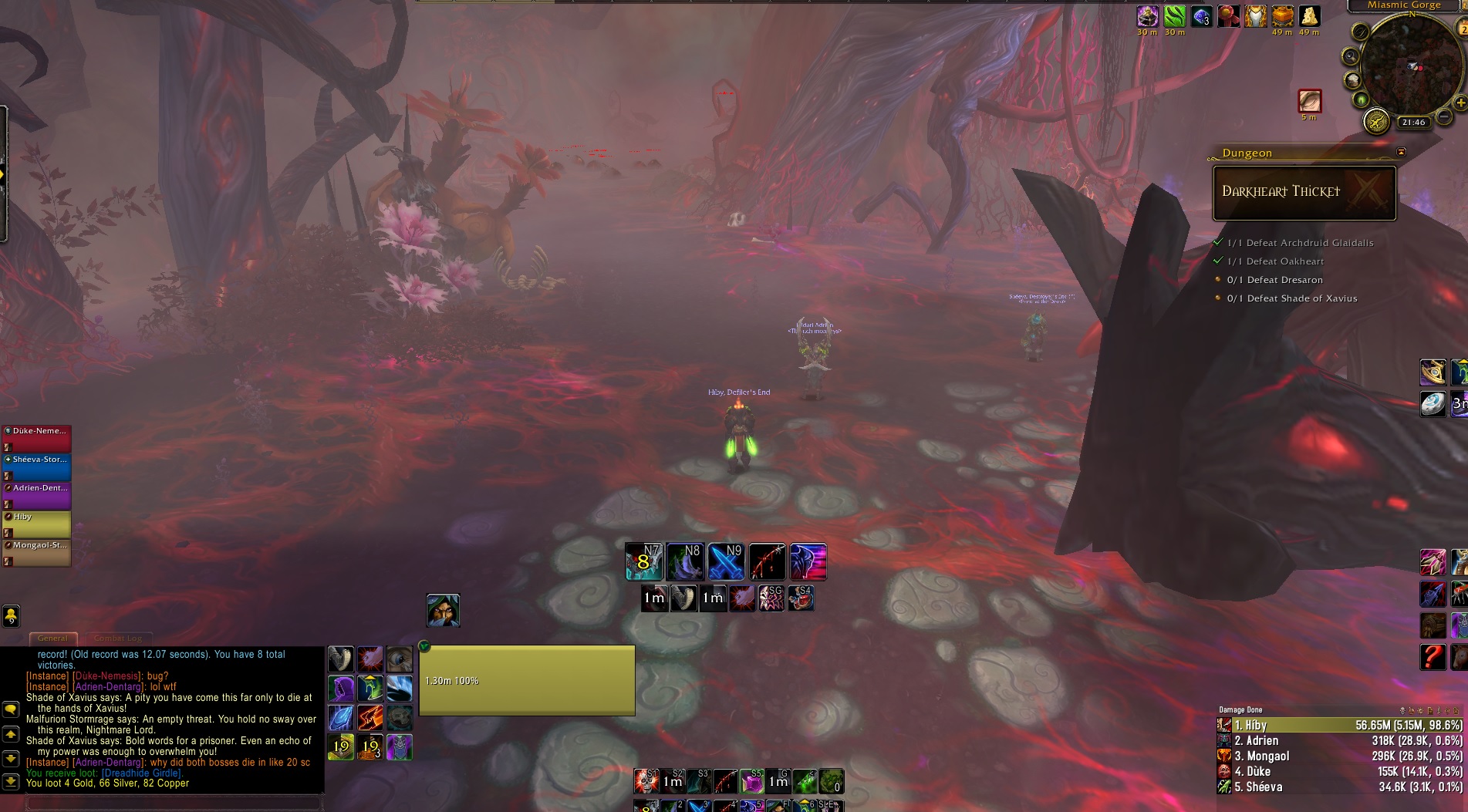Screen dimensions: 1468x812
Task: Use the red health potion S4 slot
Action: [x=801, y=598]
